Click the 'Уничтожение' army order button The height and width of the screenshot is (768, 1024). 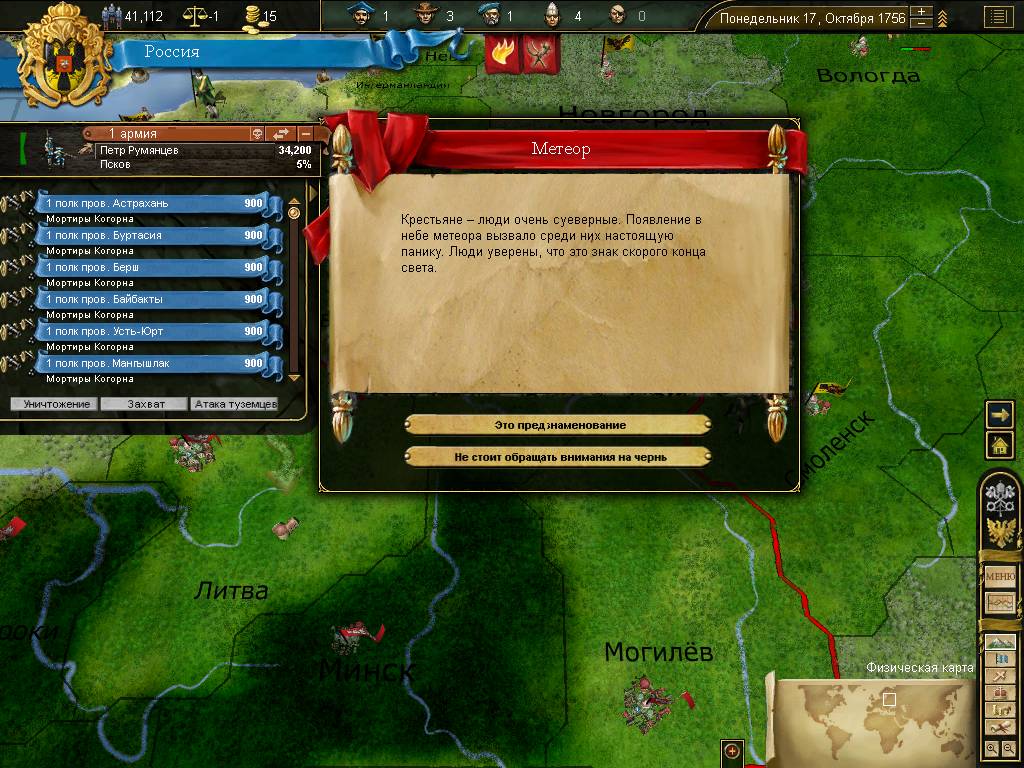click(54, 404)
